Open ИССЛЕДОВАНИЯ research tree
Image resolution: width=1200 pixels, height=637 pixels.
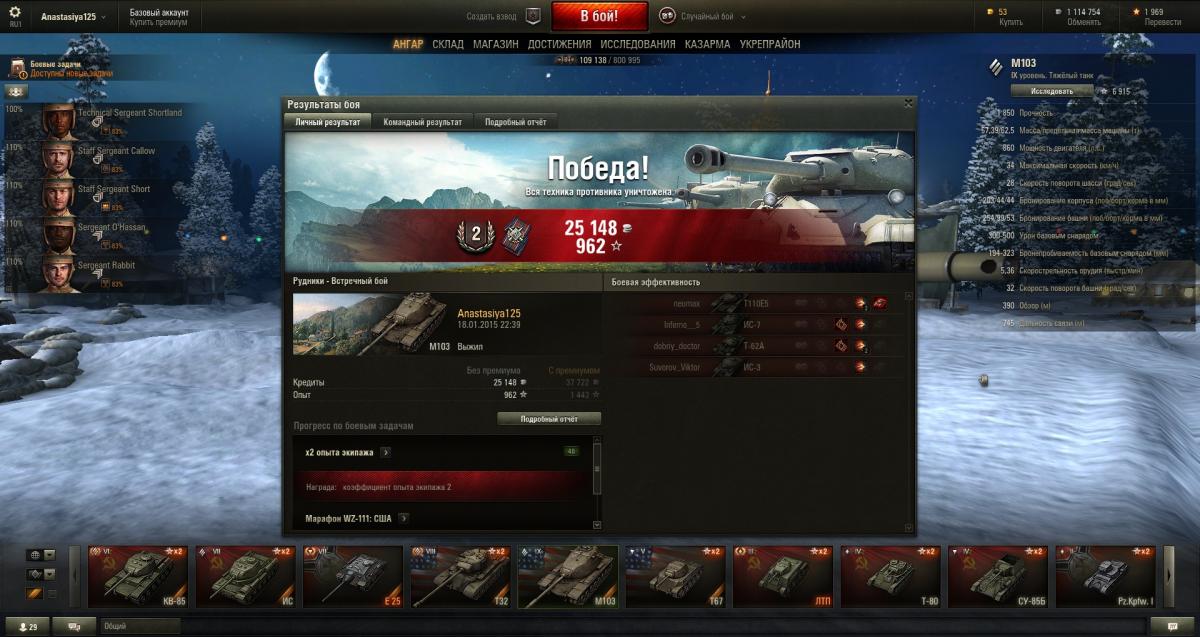point(638,44)
